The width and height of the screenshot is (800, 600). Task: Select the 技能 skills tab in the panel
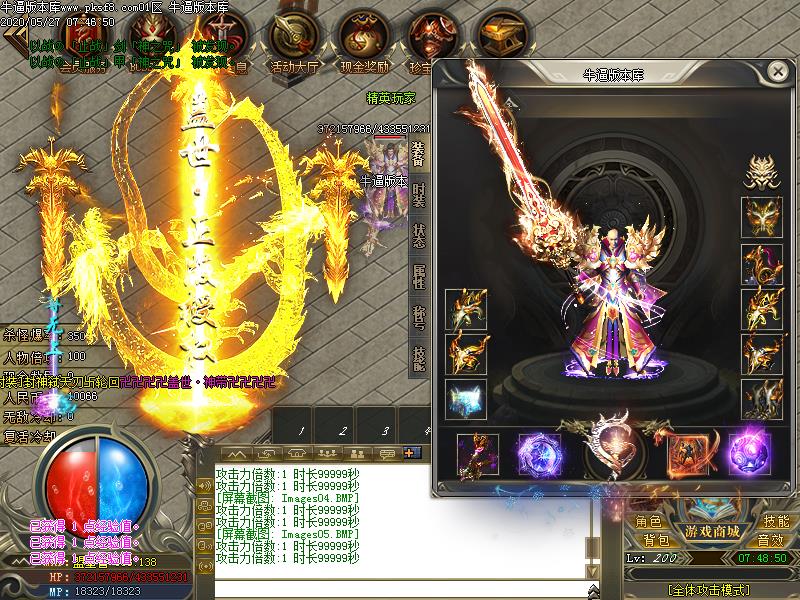tap(418, 355)
